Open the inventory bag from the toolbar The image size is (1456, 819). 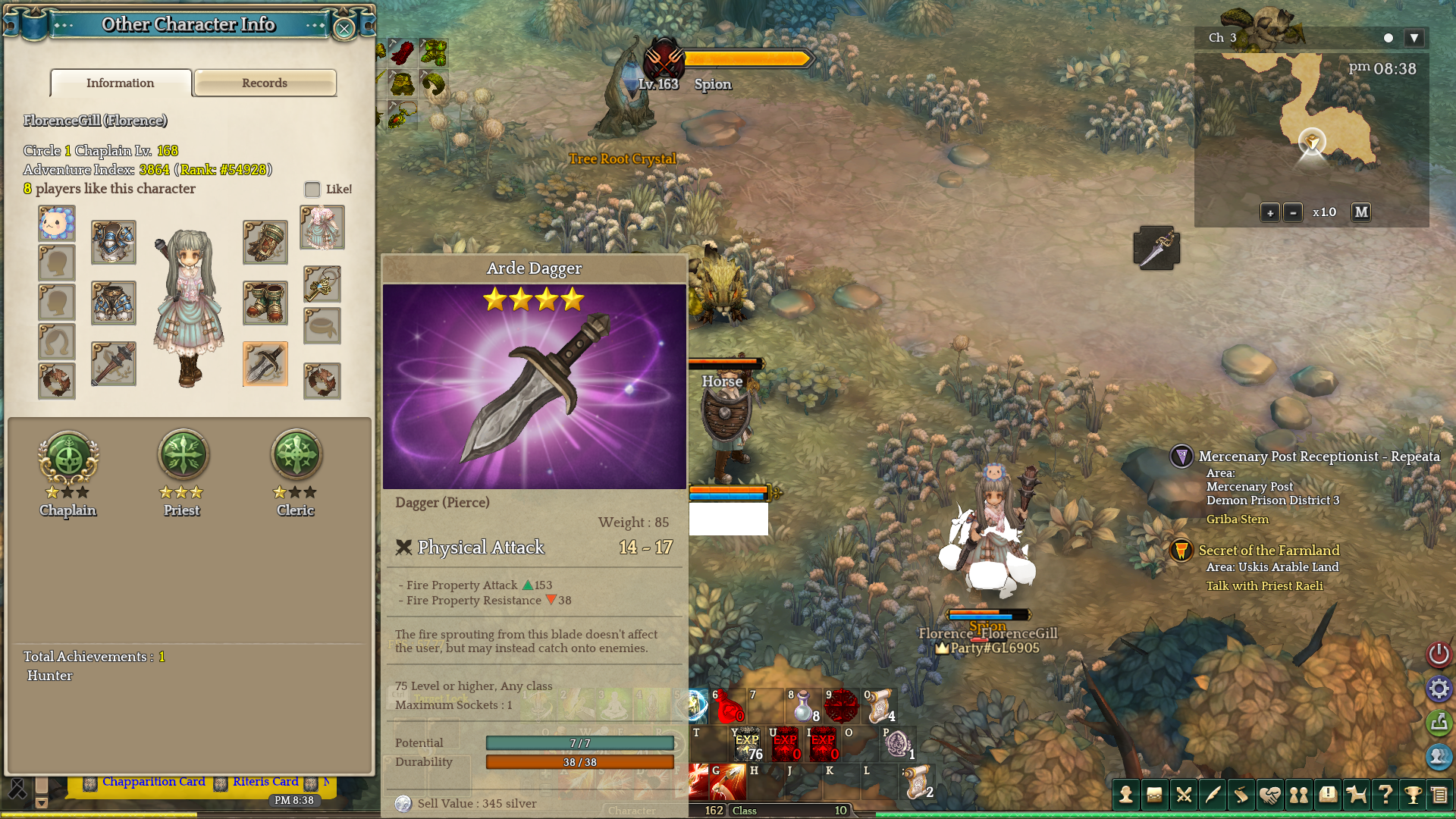click(1154, 795)
